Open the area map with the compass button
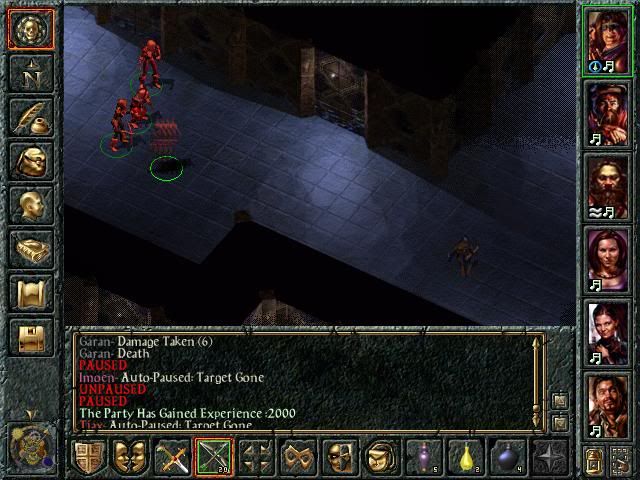The image size is (640, 480). 30,74
